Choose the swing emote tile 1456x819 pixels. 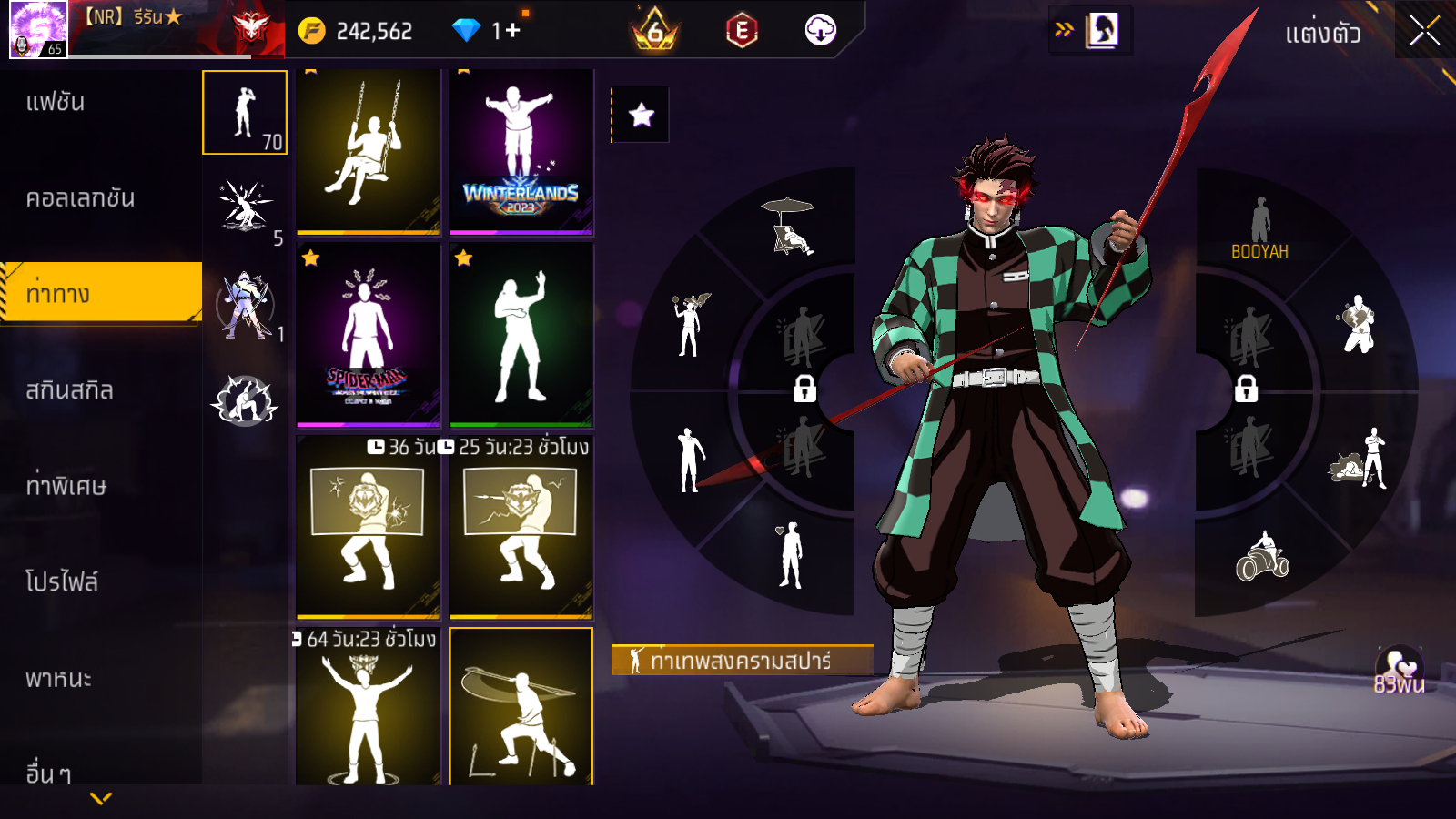pos(369,151)
